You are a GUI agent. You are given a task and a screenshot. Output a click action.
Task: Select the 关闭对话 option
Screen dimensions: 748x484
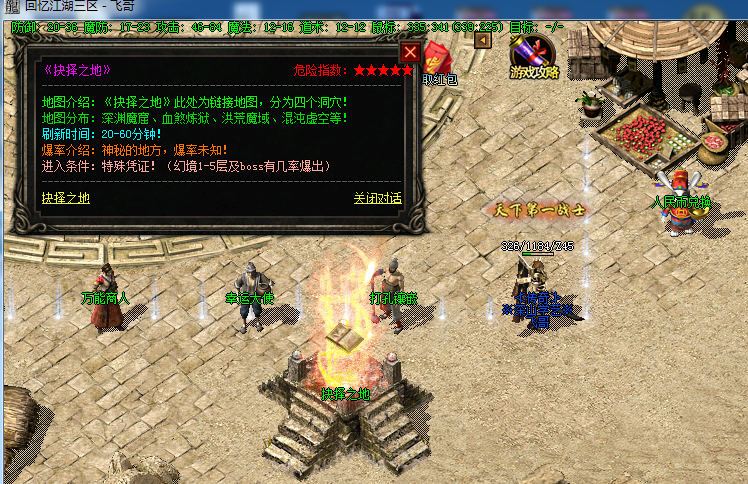point(377,198)
